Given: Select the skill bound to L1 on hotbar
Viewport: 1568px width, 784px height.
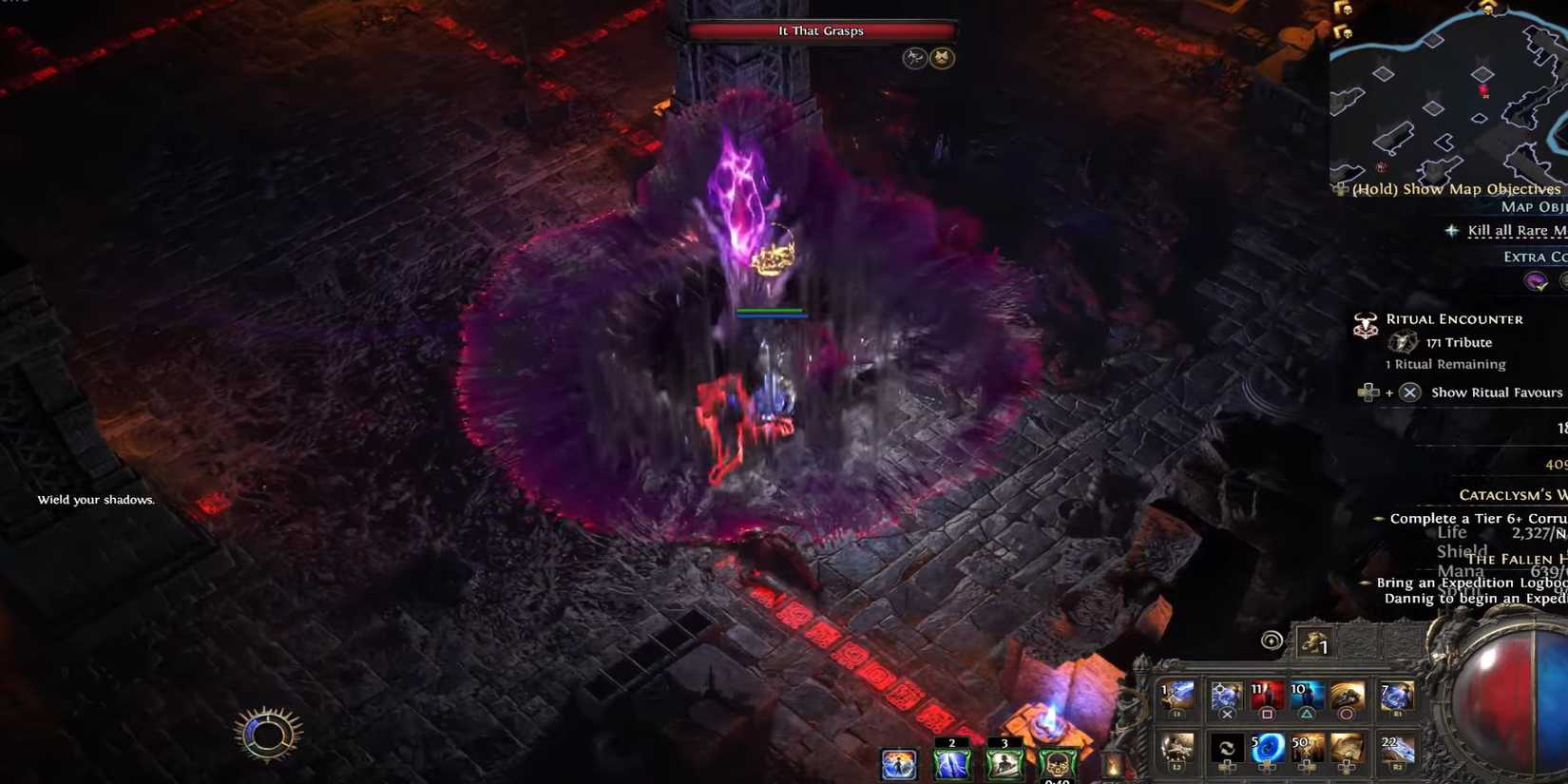Looking at the screenshot, I should coord(1176,697).
